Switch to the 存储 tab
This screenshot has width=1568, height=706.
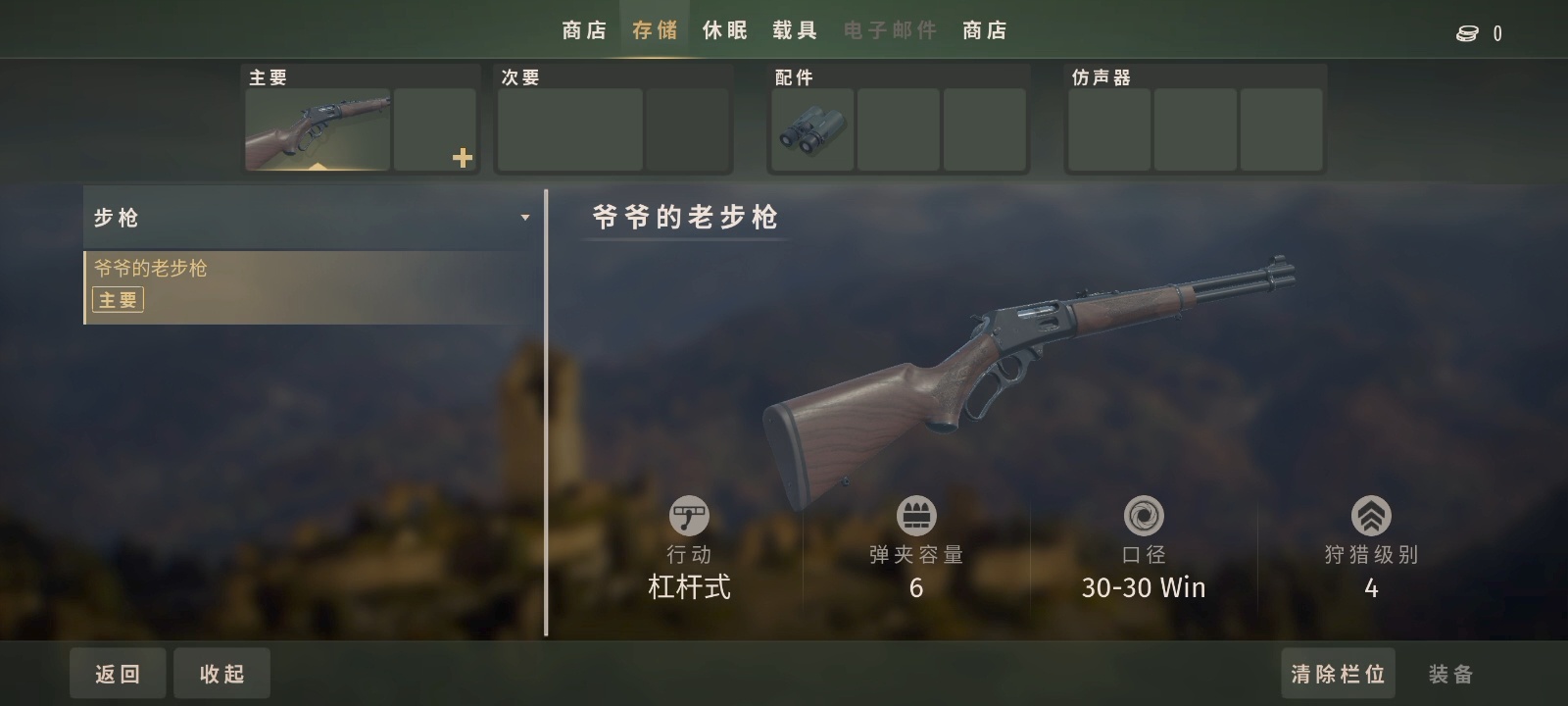(x=655, y=30)
